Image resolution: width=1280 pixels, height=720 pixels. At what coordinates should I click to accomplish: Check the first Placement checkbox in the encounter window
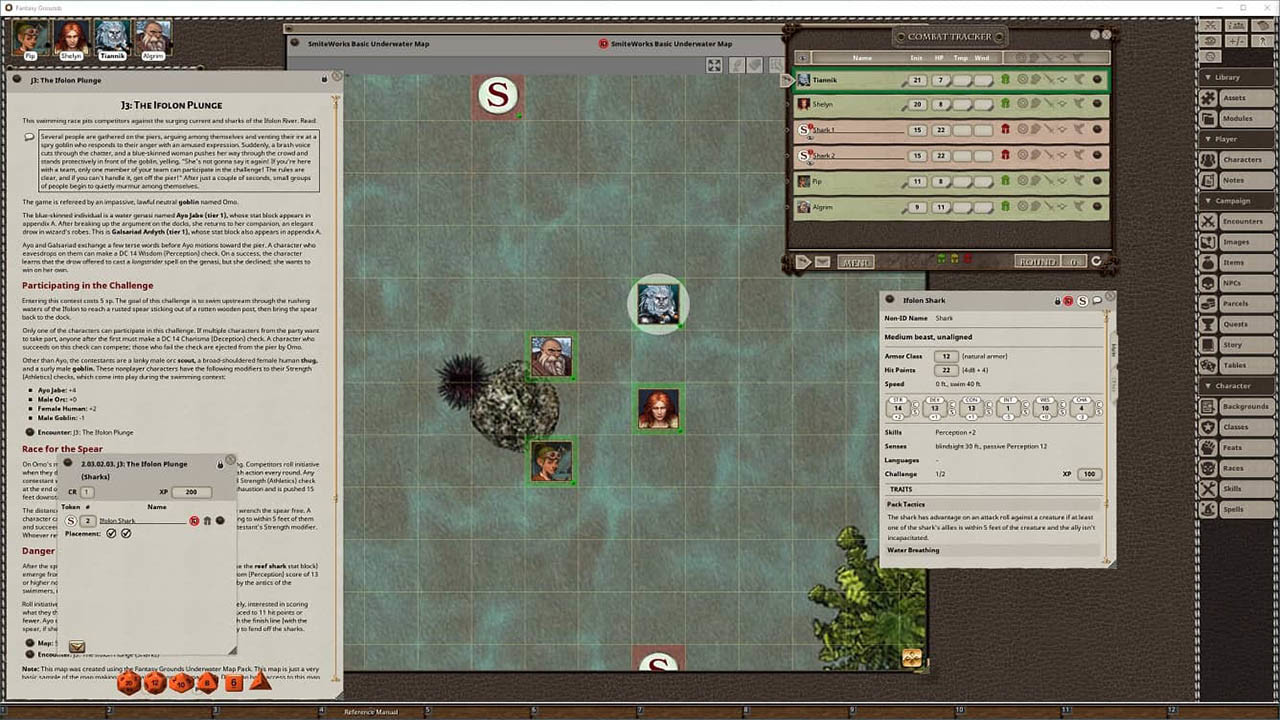point(110,533)
